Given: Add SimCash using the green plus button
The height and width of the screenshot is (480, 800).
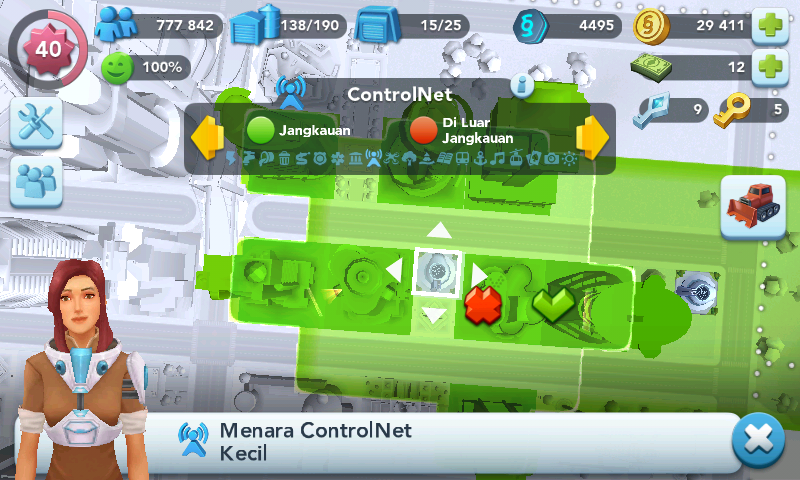Looking at the screenshot, I should 769,68.
